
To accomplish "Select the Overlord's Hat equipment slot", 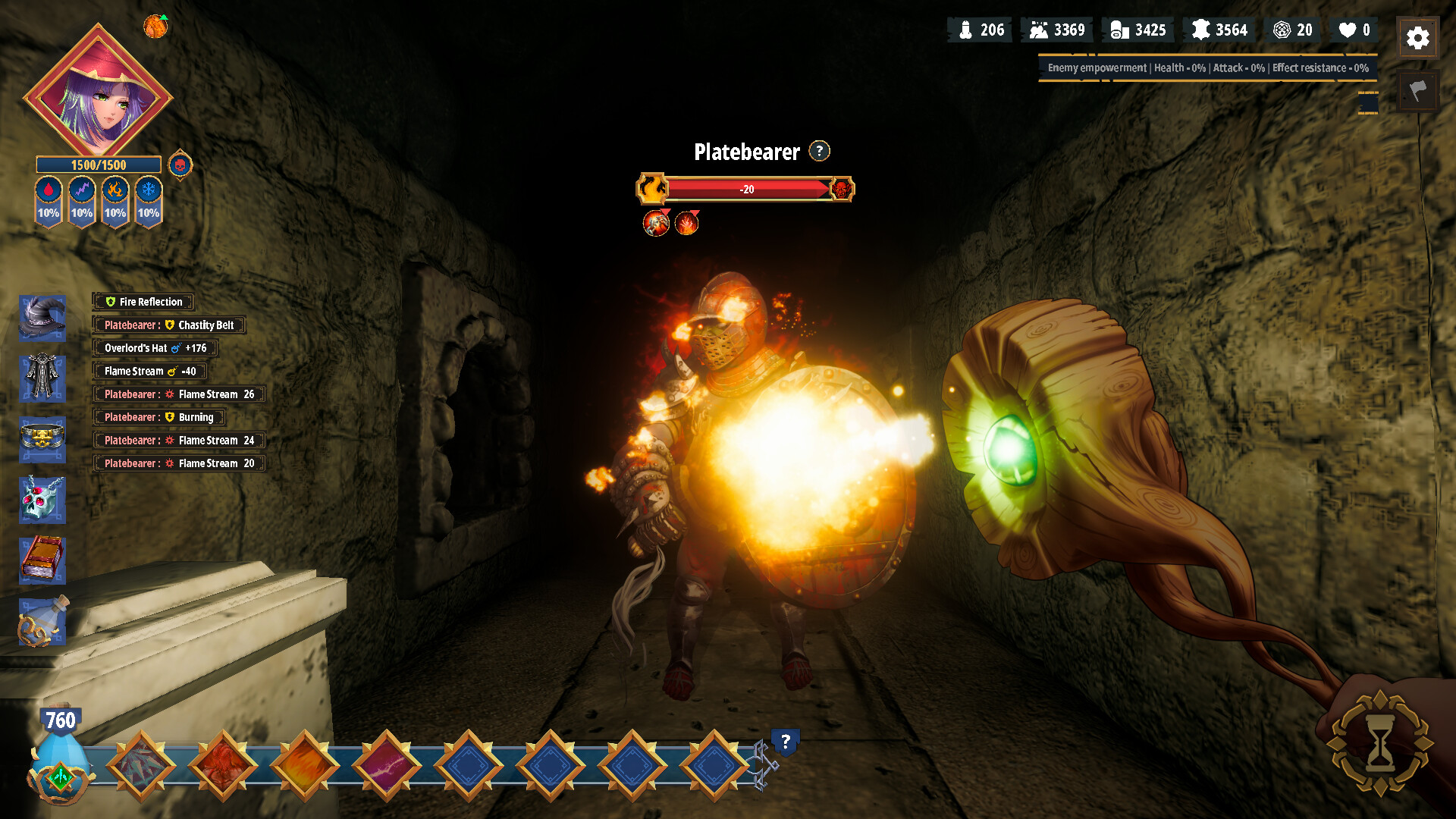I will click(42, 318).
